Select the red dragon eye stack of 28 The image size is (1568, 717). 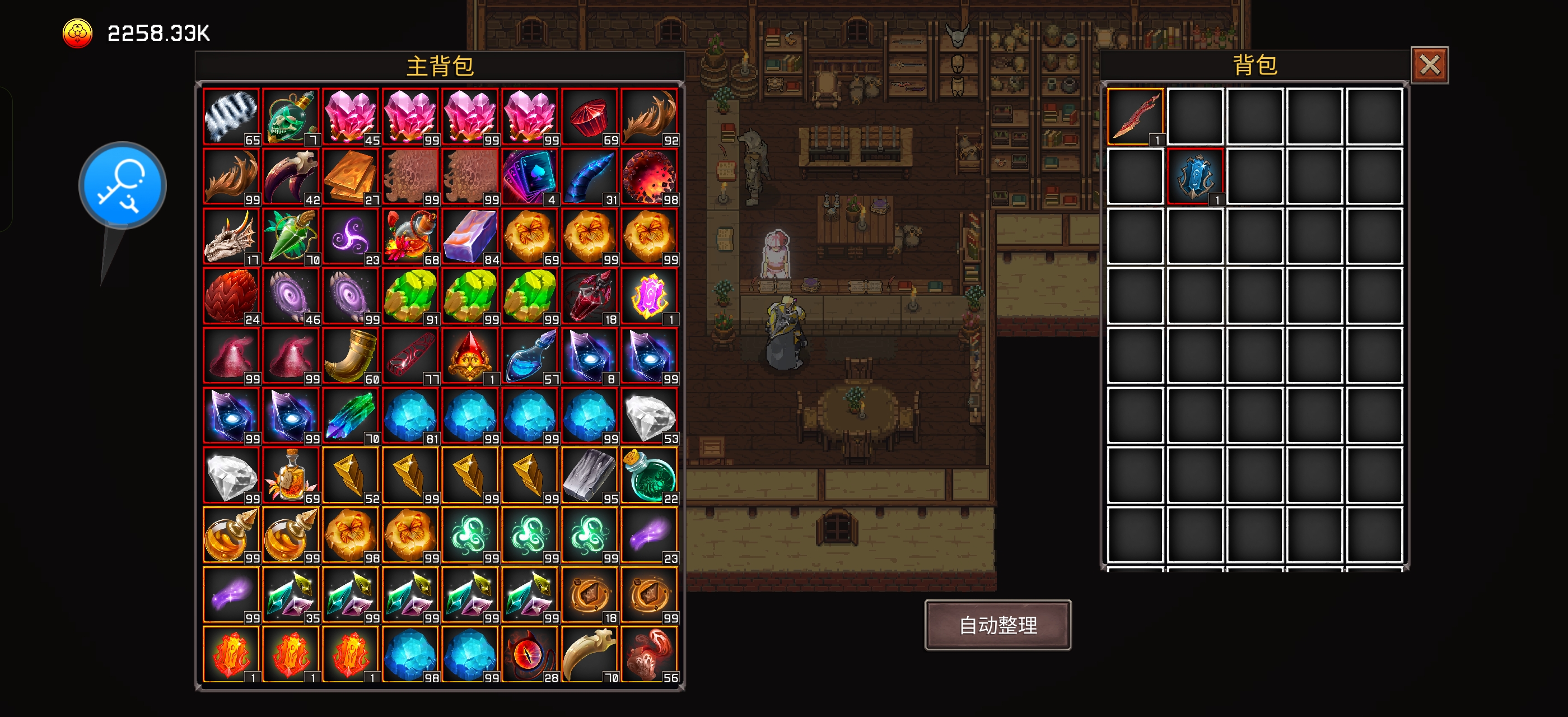coord(530,654)
